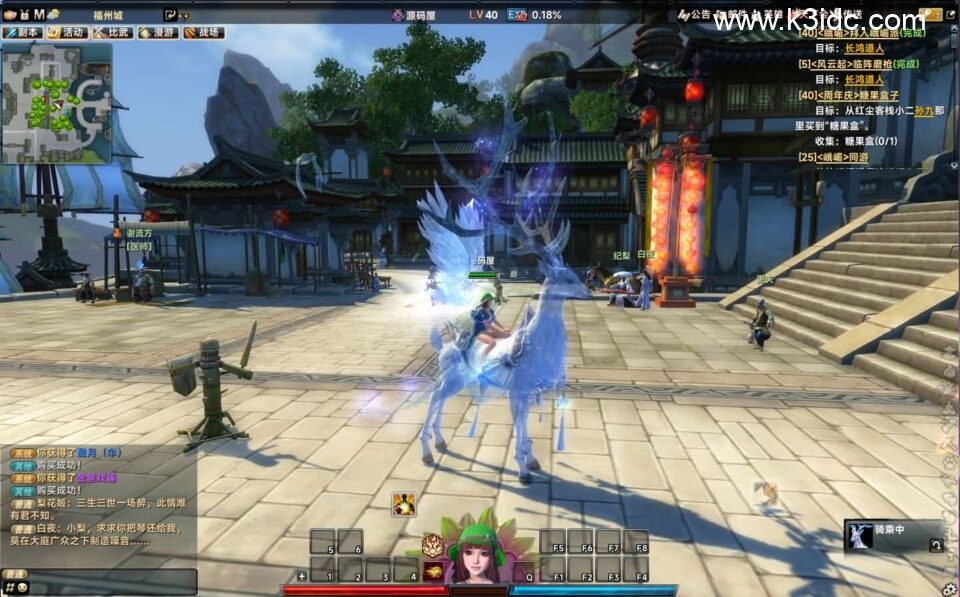Click the 孙九 NPC quest link

(925, 111)
